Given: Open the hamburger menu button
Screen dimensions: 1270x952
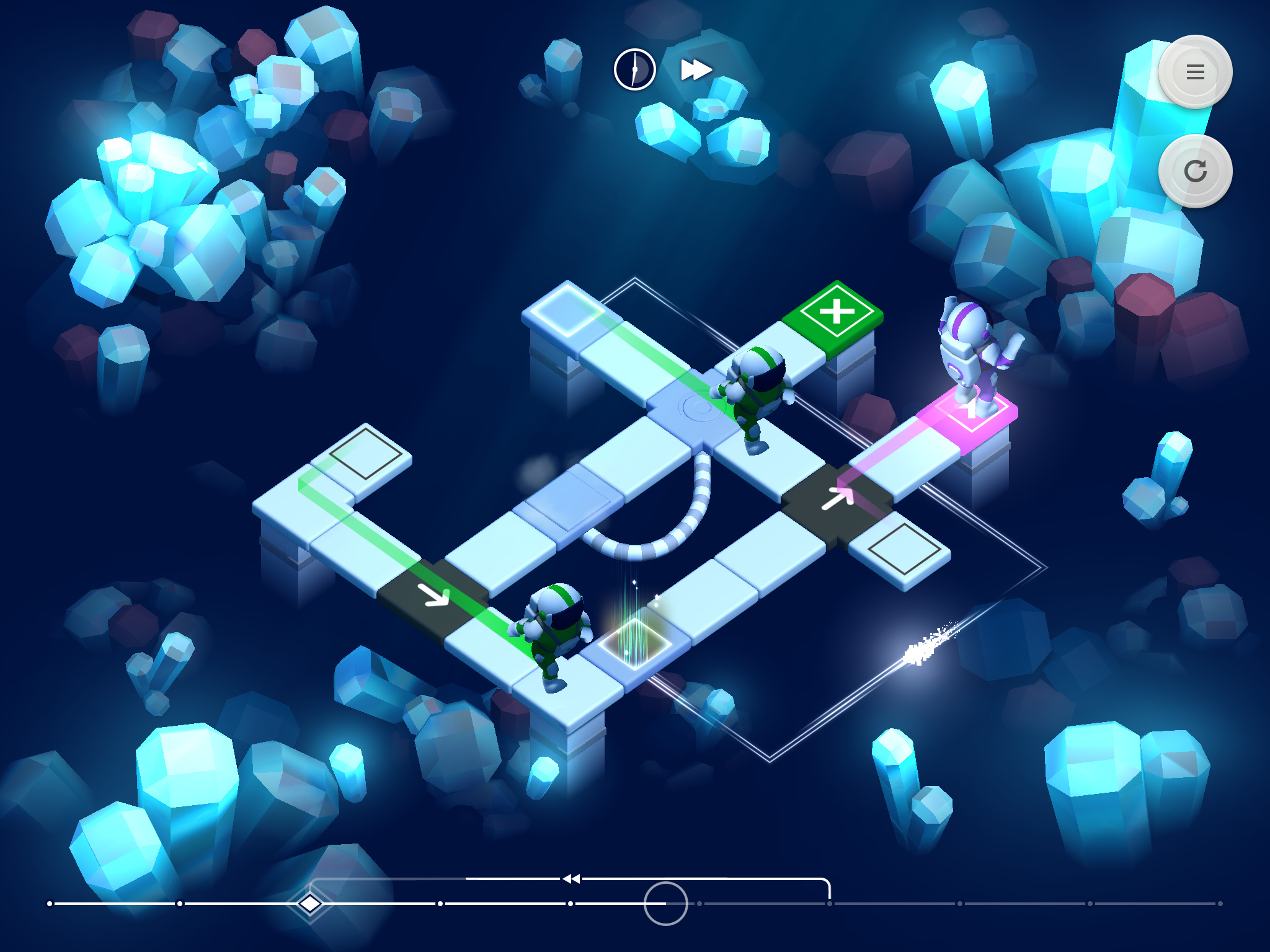Looking at the screenshot, I should (1195, 72).
